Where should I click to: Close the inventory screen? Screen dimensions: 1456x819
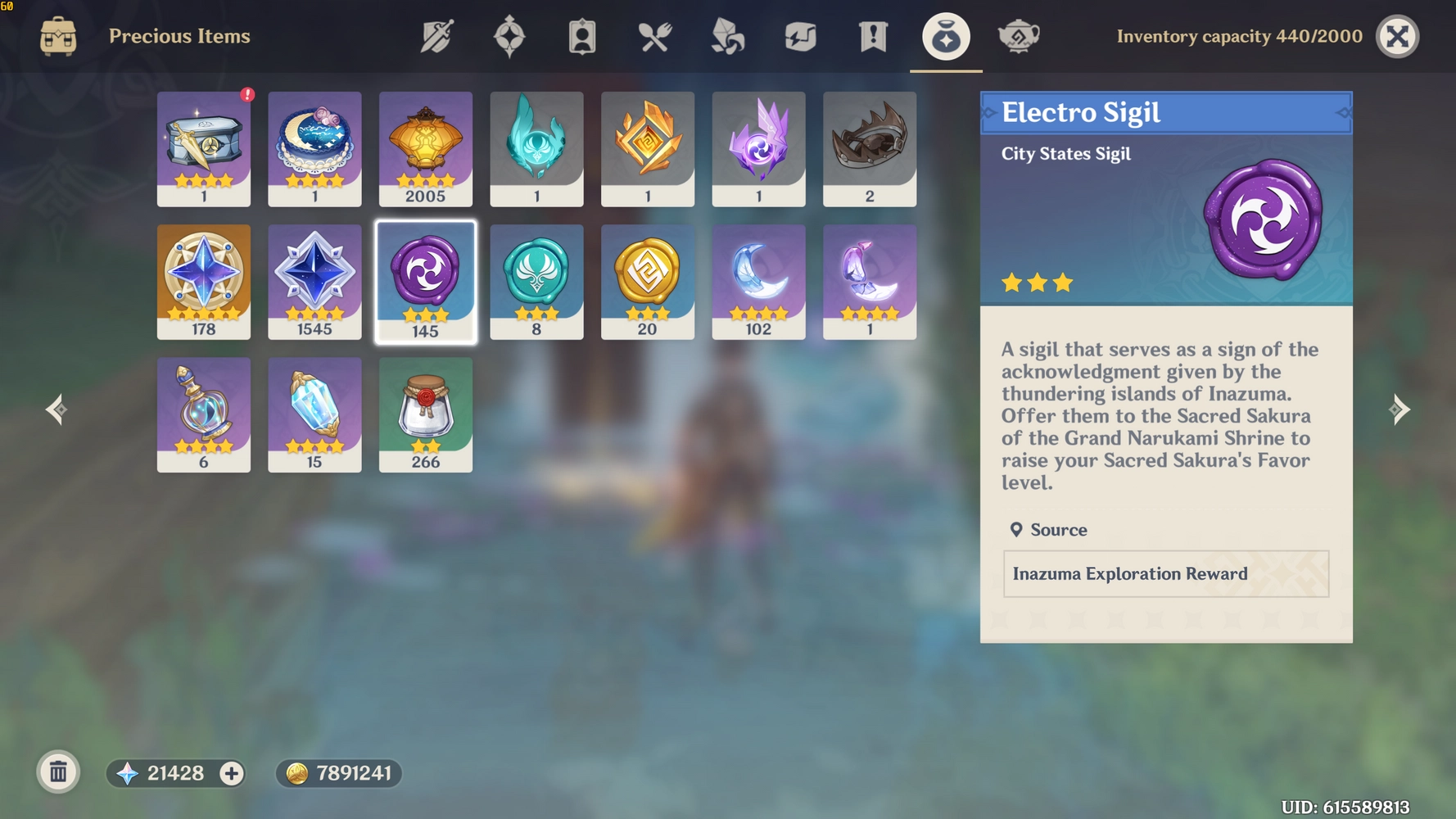click(x=1397, y=36)
